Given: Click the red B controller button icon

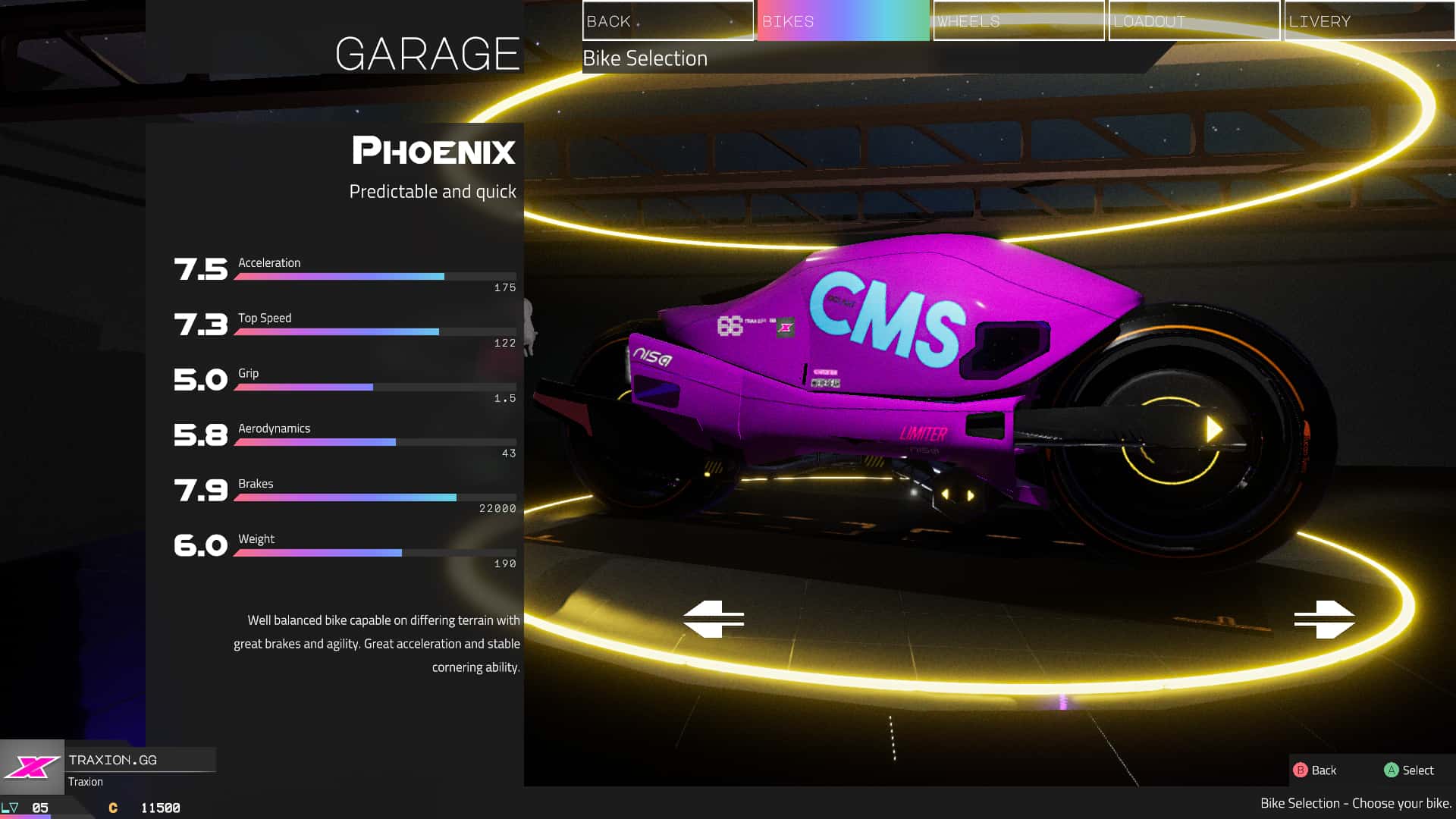Looking at the screenshot, I should click(1302, 770).
